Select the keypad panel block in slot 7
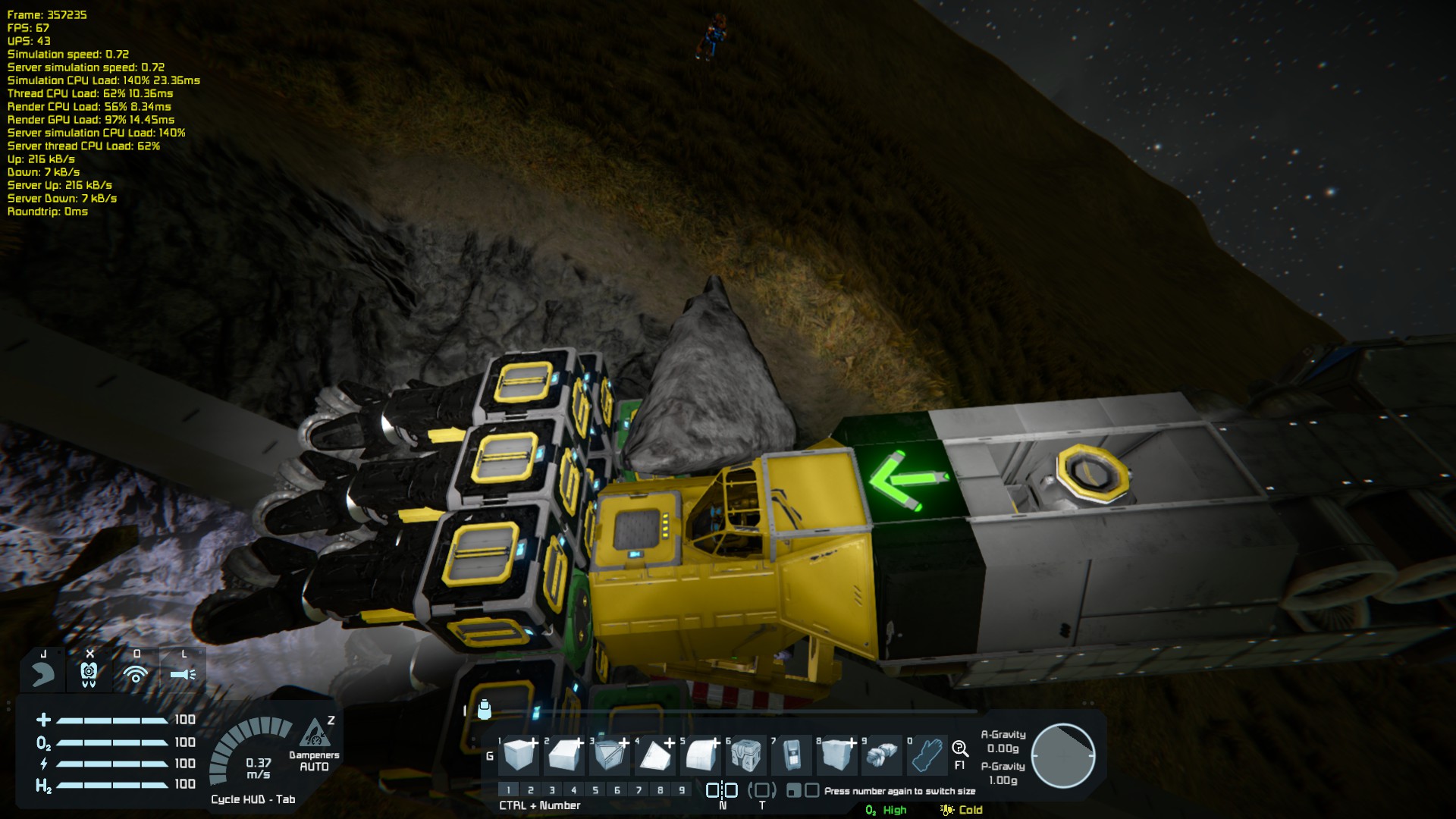The height and width of the screenshot is (819, 1456). [x=792, y=755]
